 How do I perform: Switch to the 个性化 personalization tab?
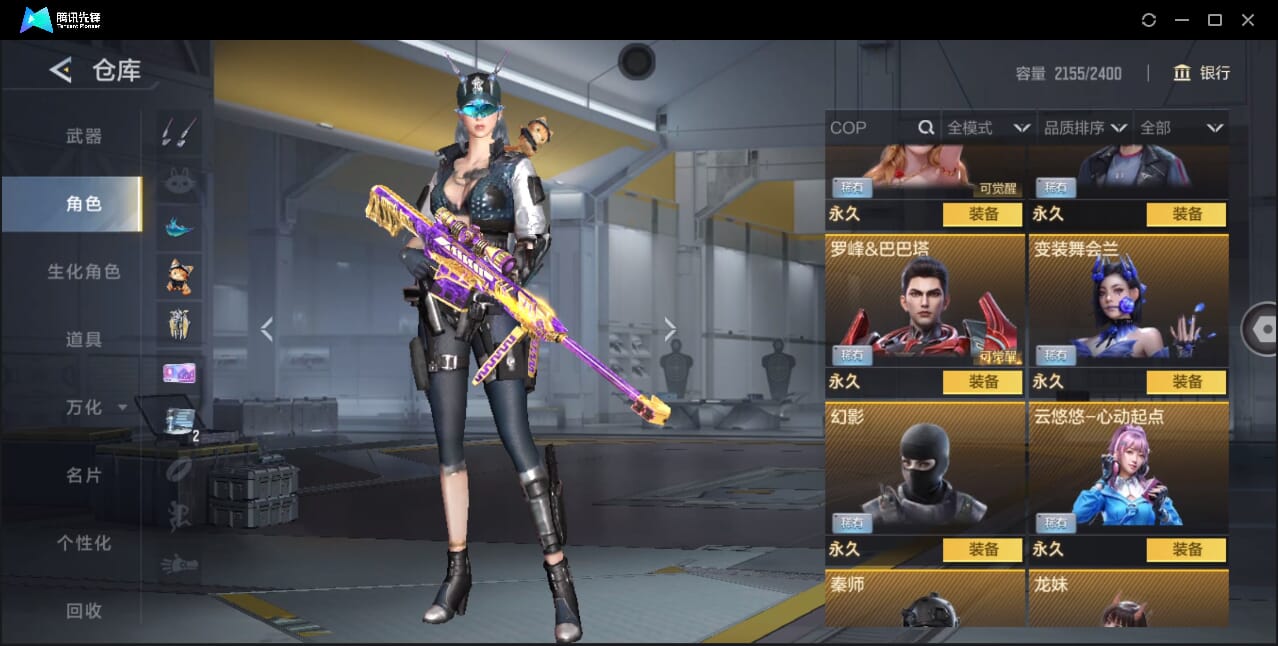click(84, 543)
